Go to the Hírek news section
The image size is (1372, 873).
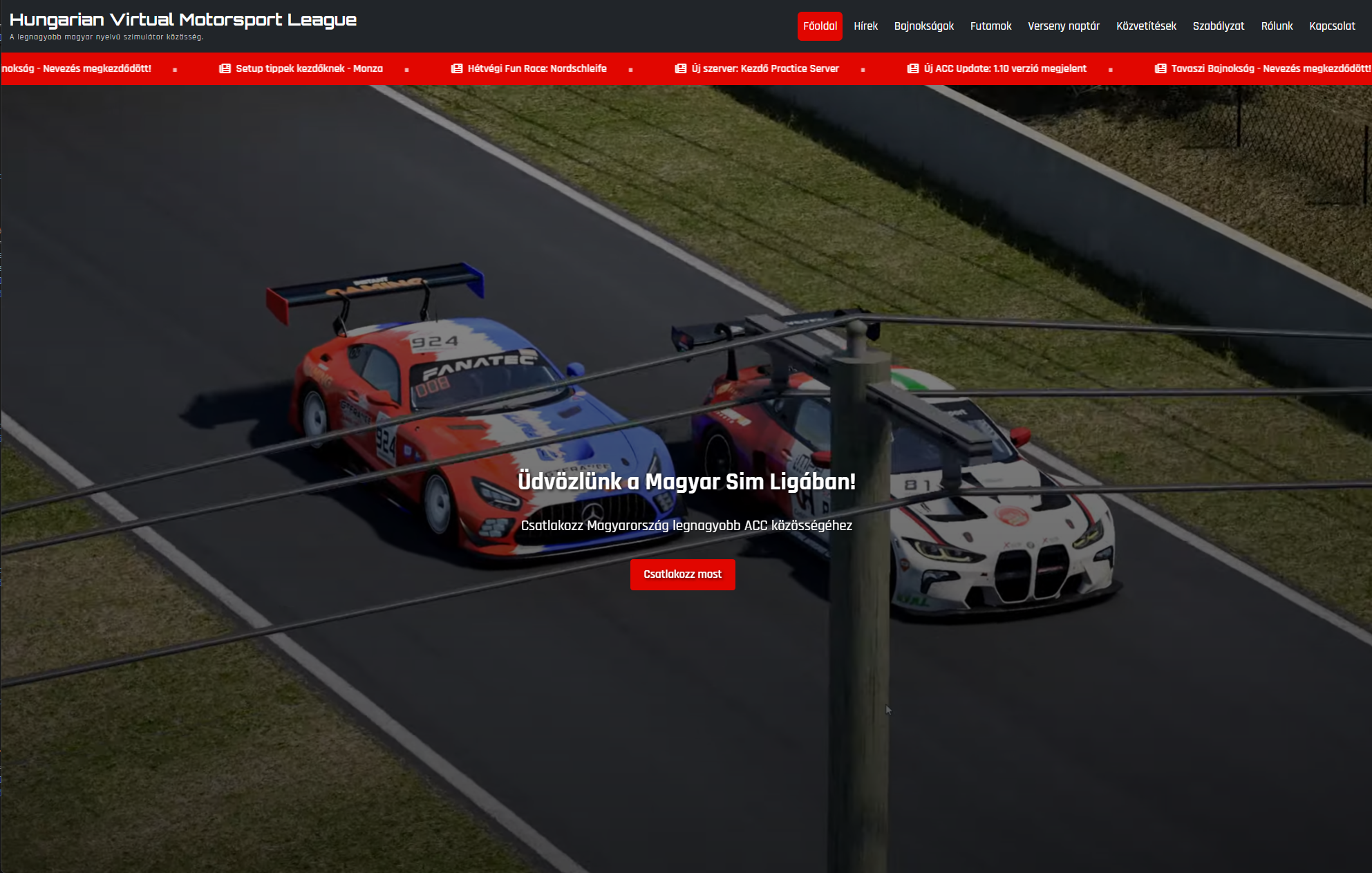point(865,26)
